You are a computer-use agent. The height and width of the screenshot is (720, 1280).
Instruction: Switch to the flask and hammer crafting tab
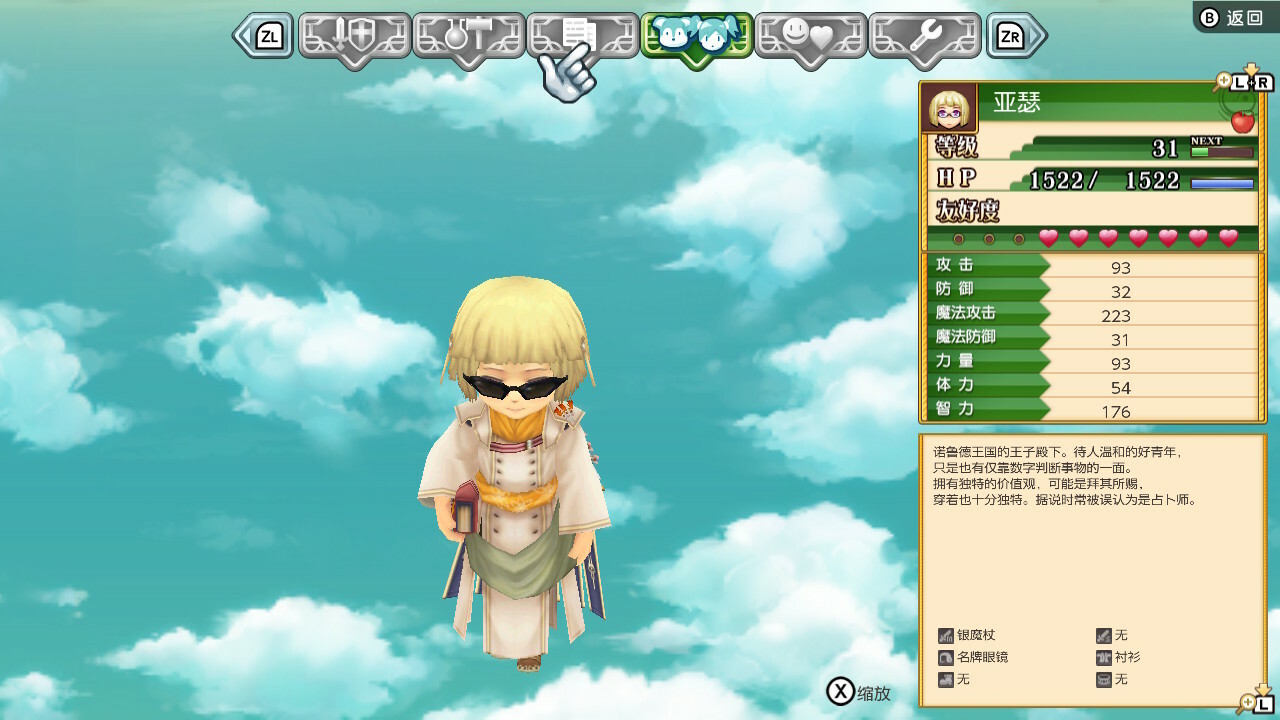point(469,37)
